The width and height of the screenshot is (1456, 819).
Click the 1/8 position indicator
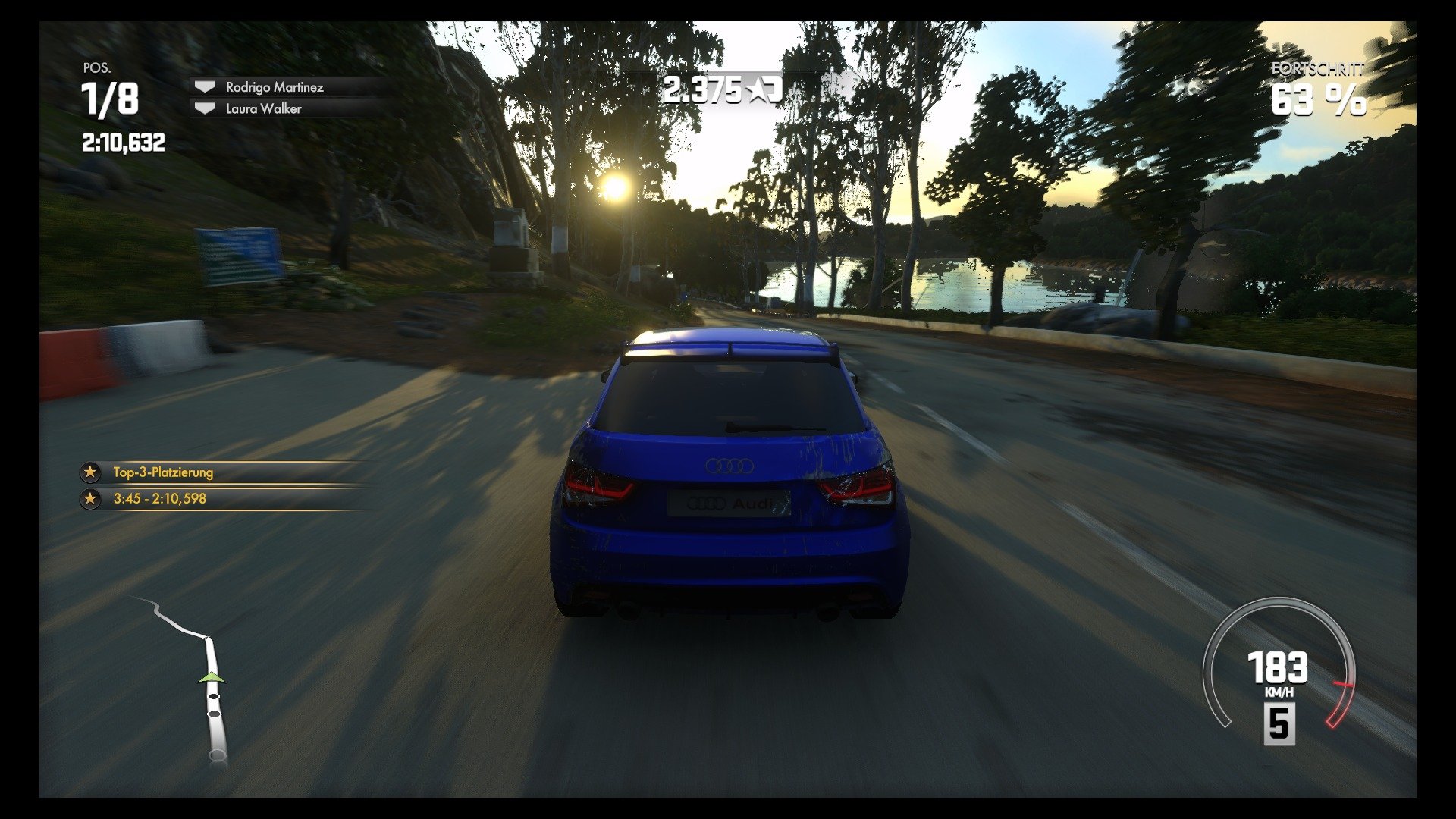(108, 99)
